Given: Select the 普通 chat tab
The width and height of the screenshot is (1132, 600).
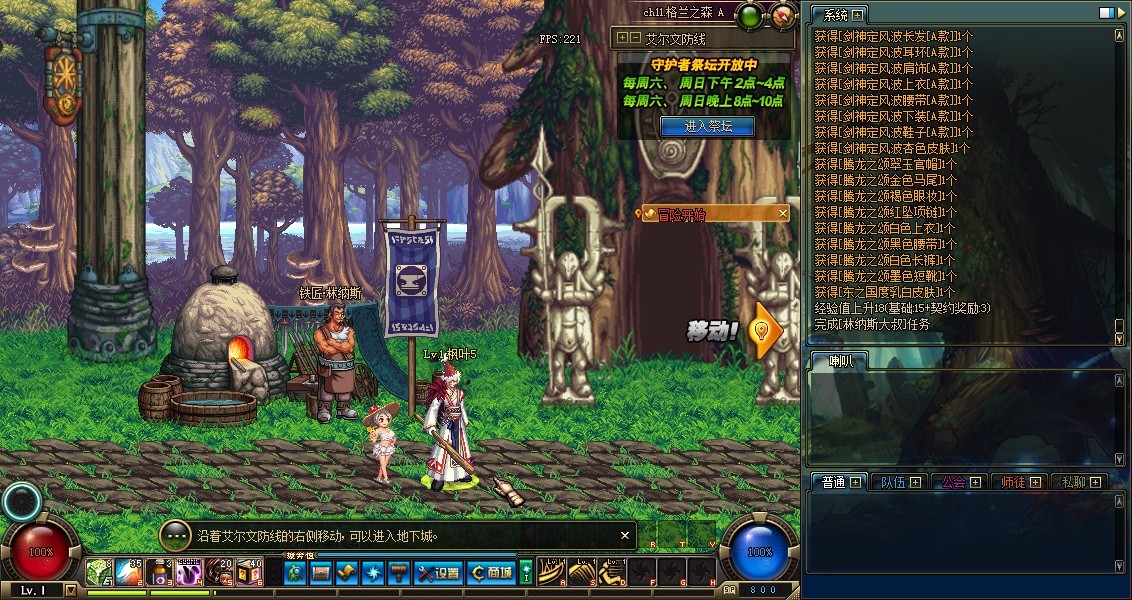Looking at the screenshot, I should 838,482.
